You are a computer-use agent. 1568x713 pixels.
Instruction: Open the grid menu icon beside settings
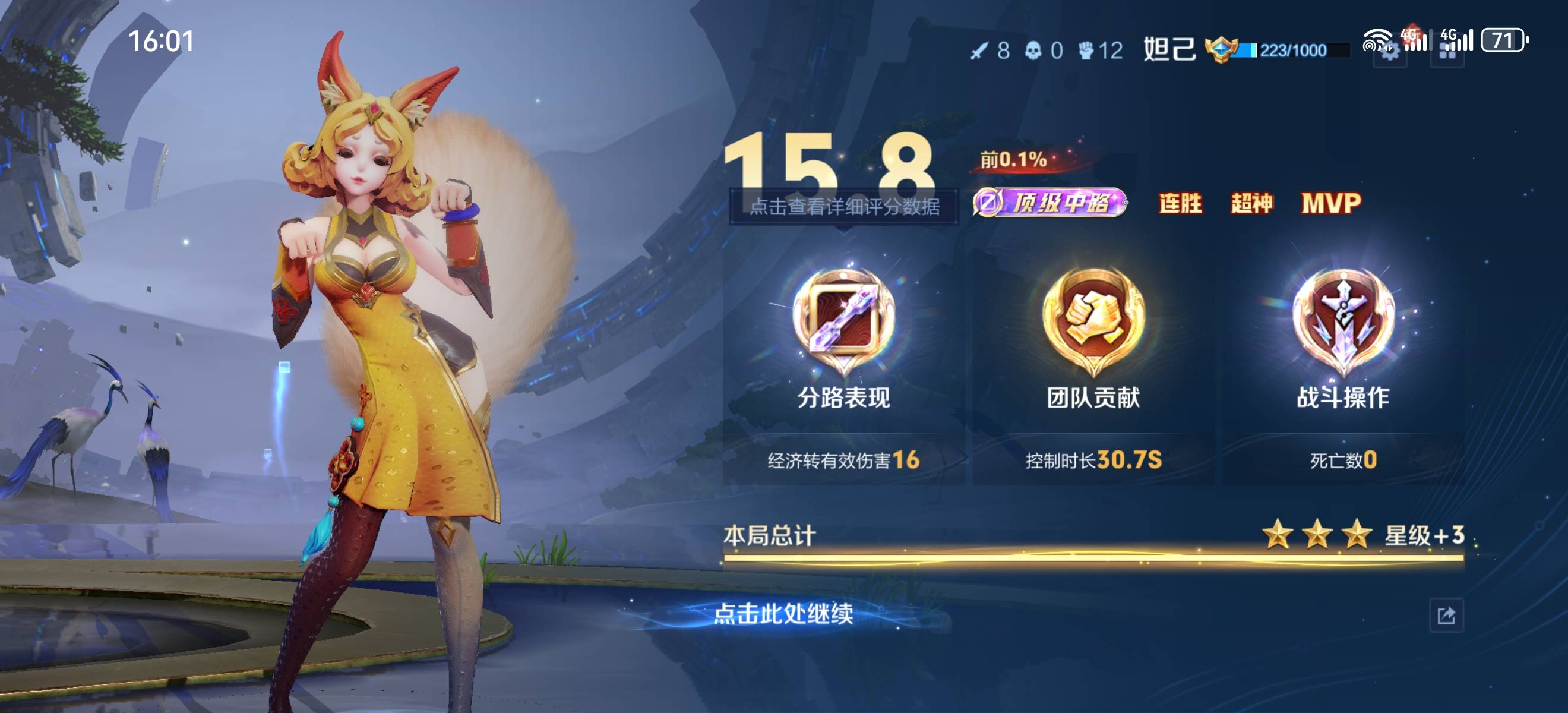coord(1447,53)
